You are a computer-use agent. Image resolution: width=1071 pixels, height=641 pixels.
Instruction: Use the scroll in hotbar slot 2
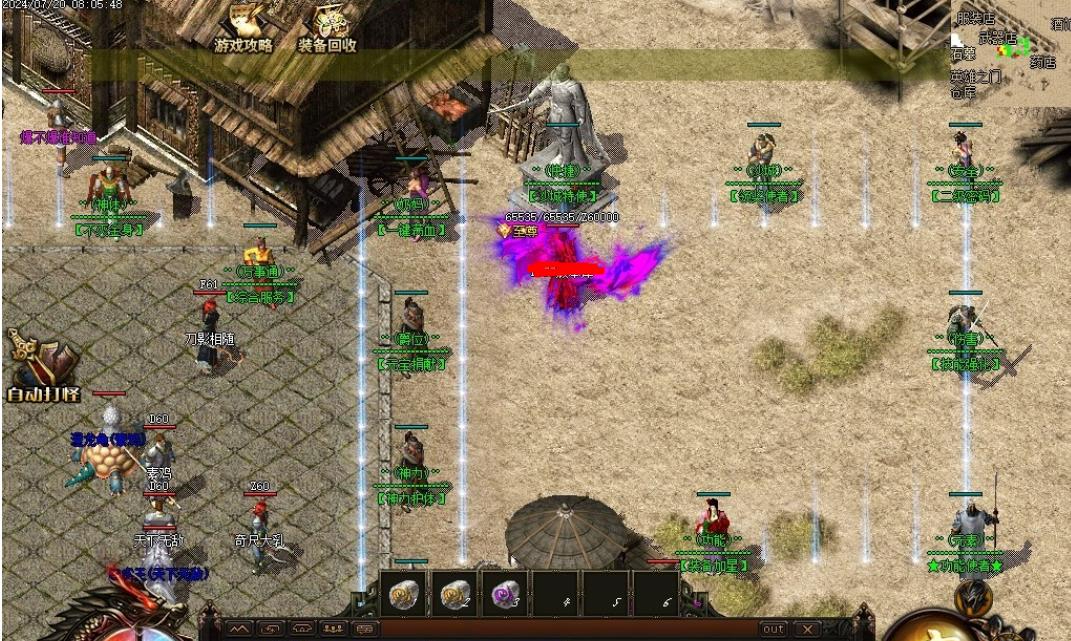[455, 595]
